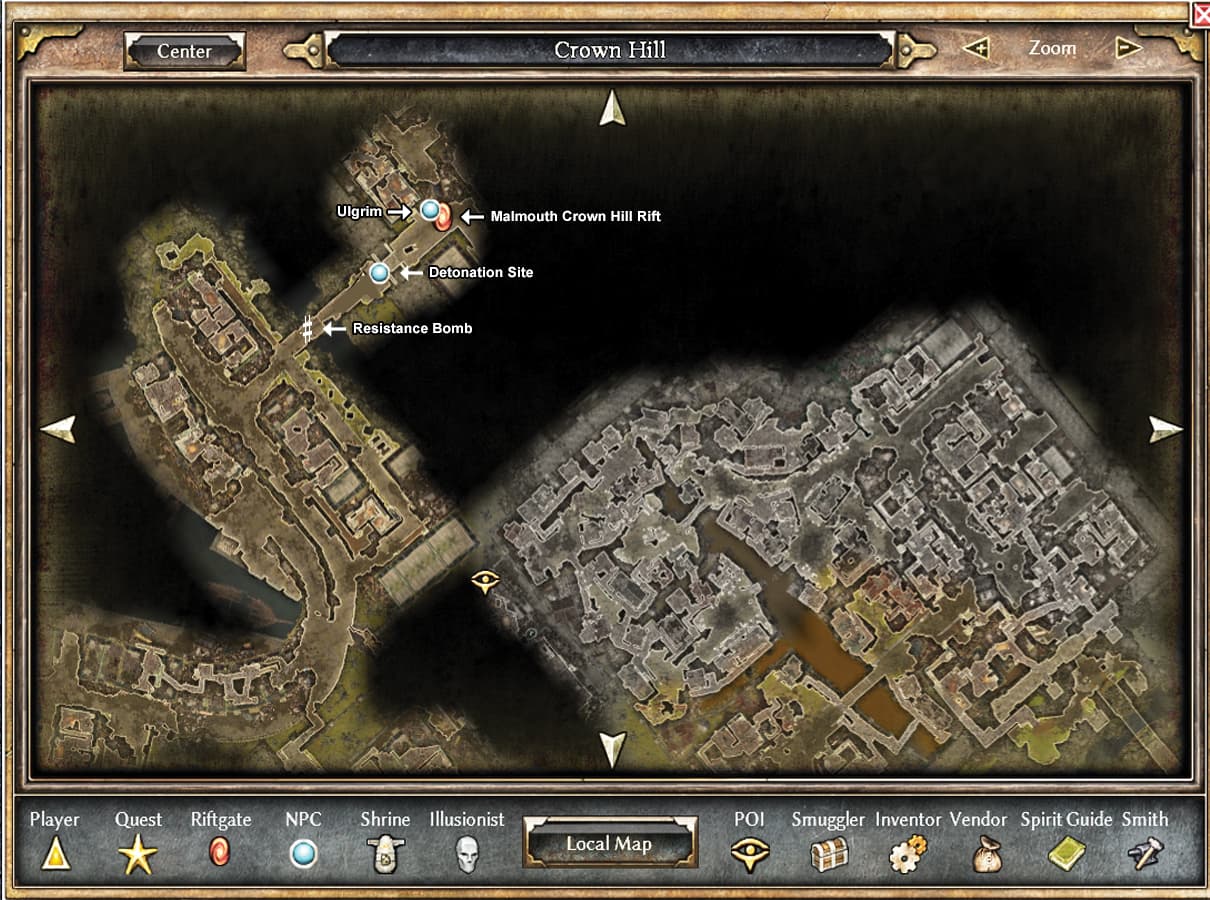Toggle the Shrine legend icon
This screenshot has height=900, width=1210.
(385, 854)
